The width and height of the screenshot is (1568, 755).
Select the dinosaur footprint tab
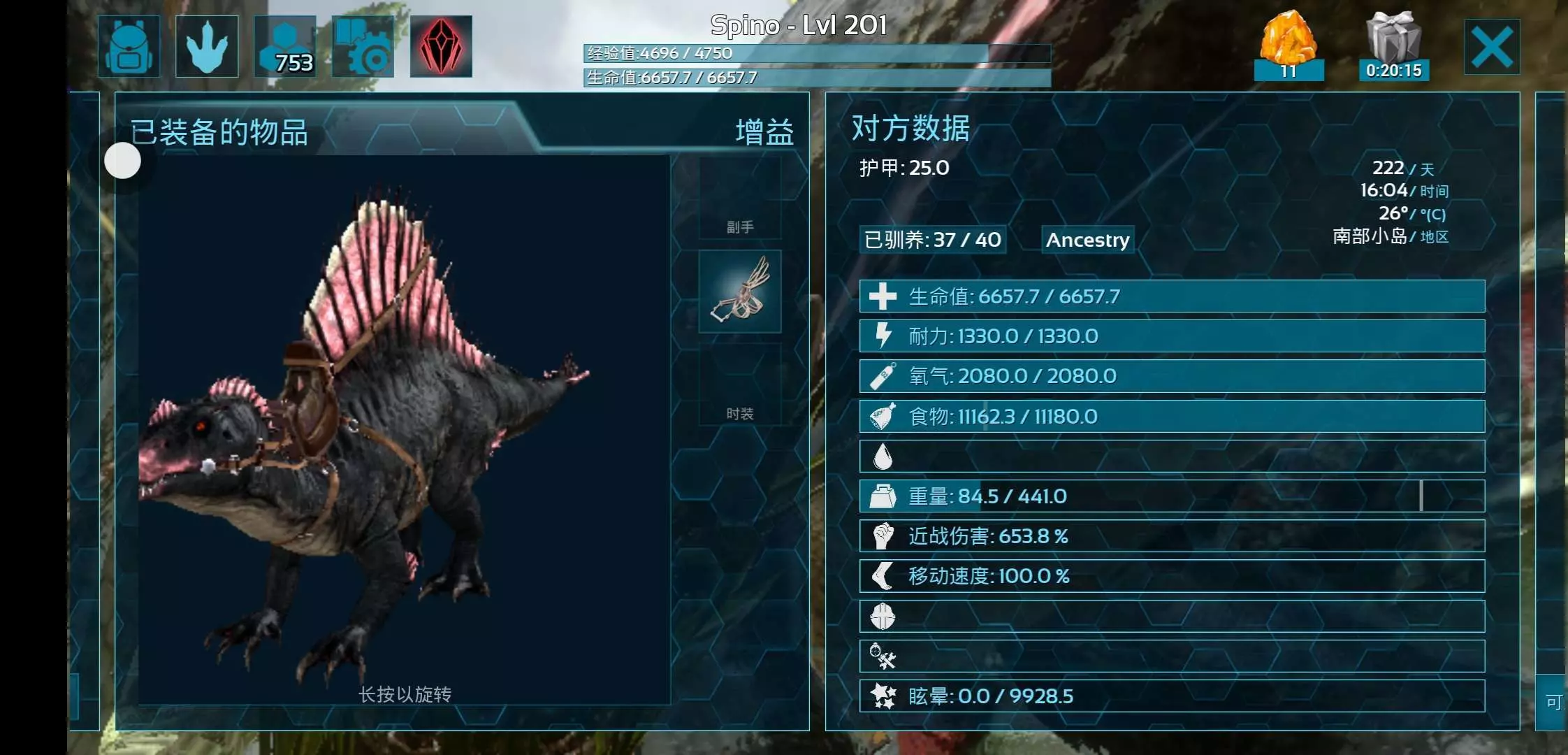click(207, 46)
